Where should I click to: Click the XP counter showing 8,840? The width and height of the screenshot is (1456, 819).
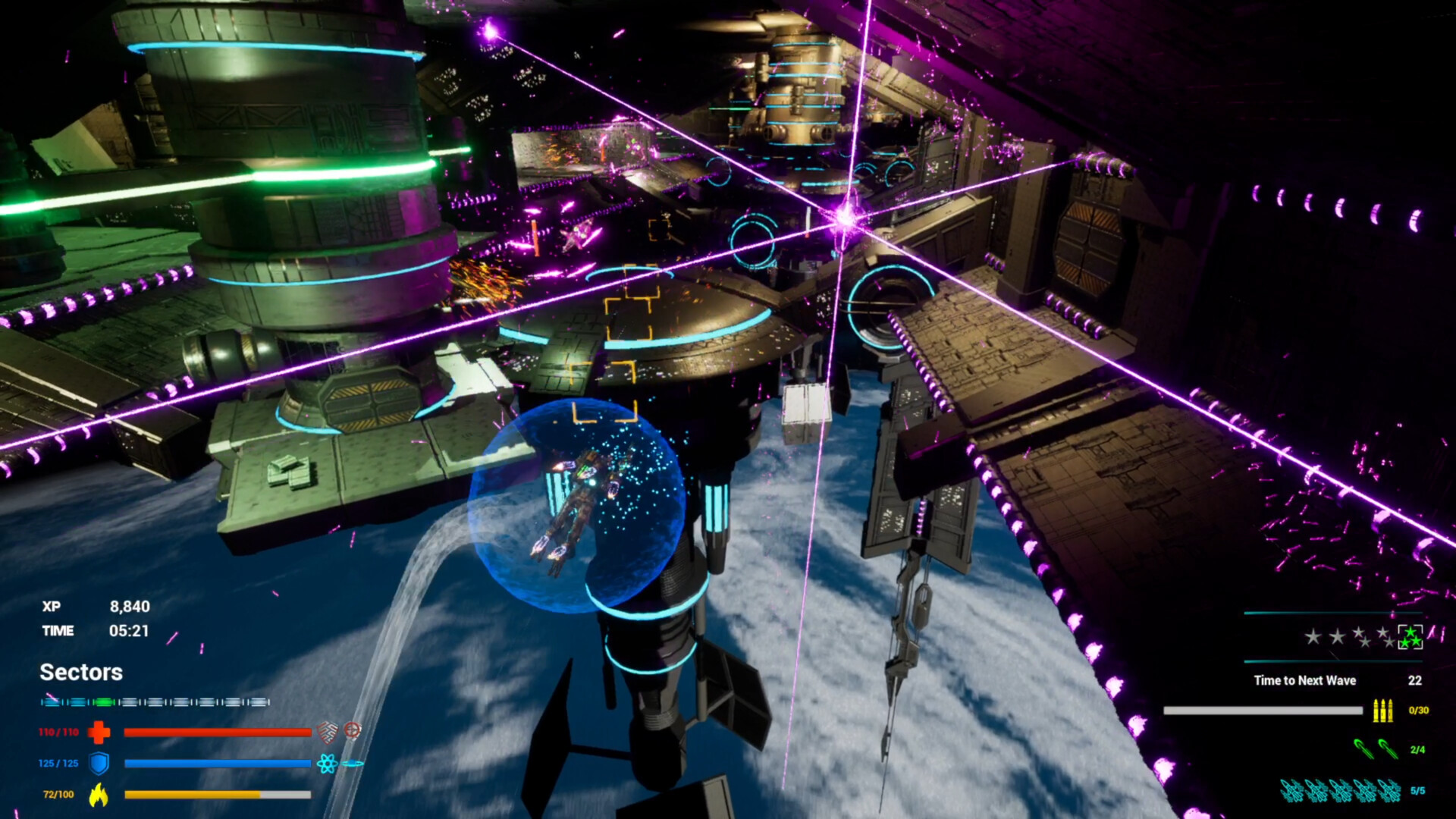(x=130, y=607)
